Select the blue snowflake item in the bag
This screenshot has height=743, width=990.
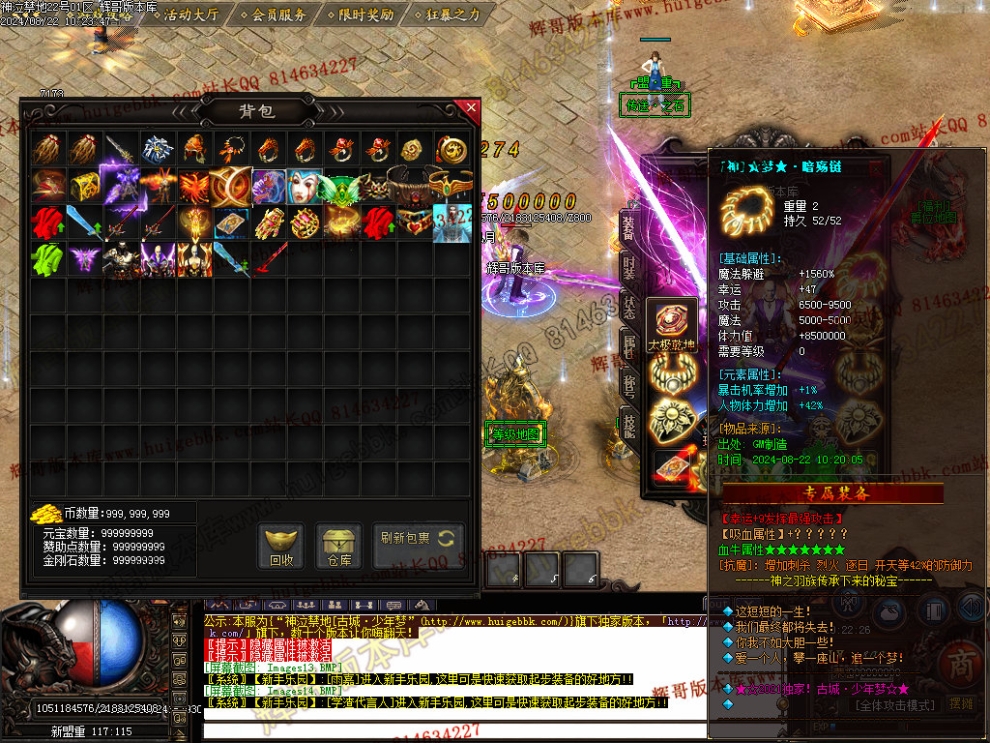tap(157, 150)
